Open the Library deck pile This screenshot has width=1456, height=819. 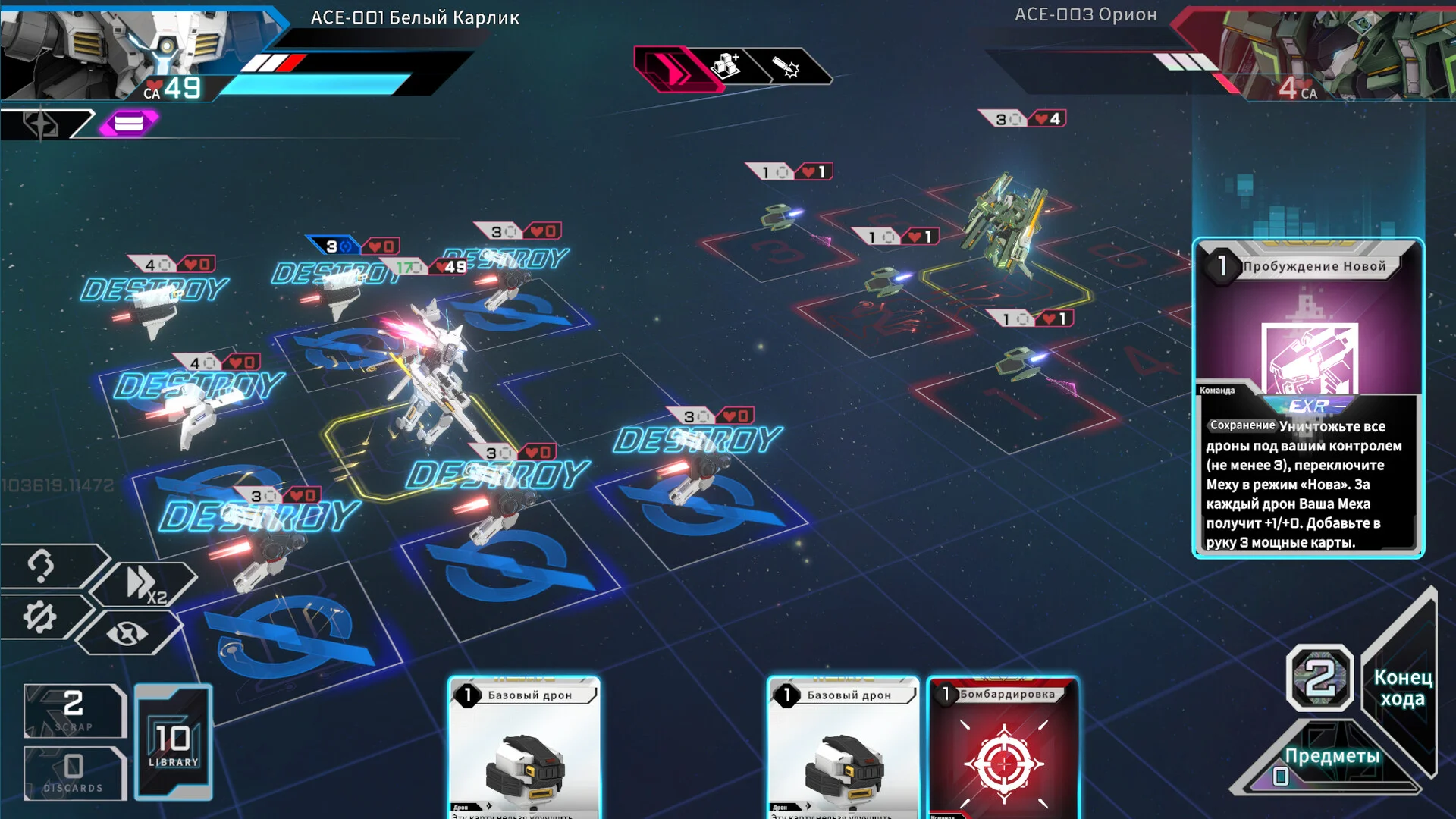[173, 742]
